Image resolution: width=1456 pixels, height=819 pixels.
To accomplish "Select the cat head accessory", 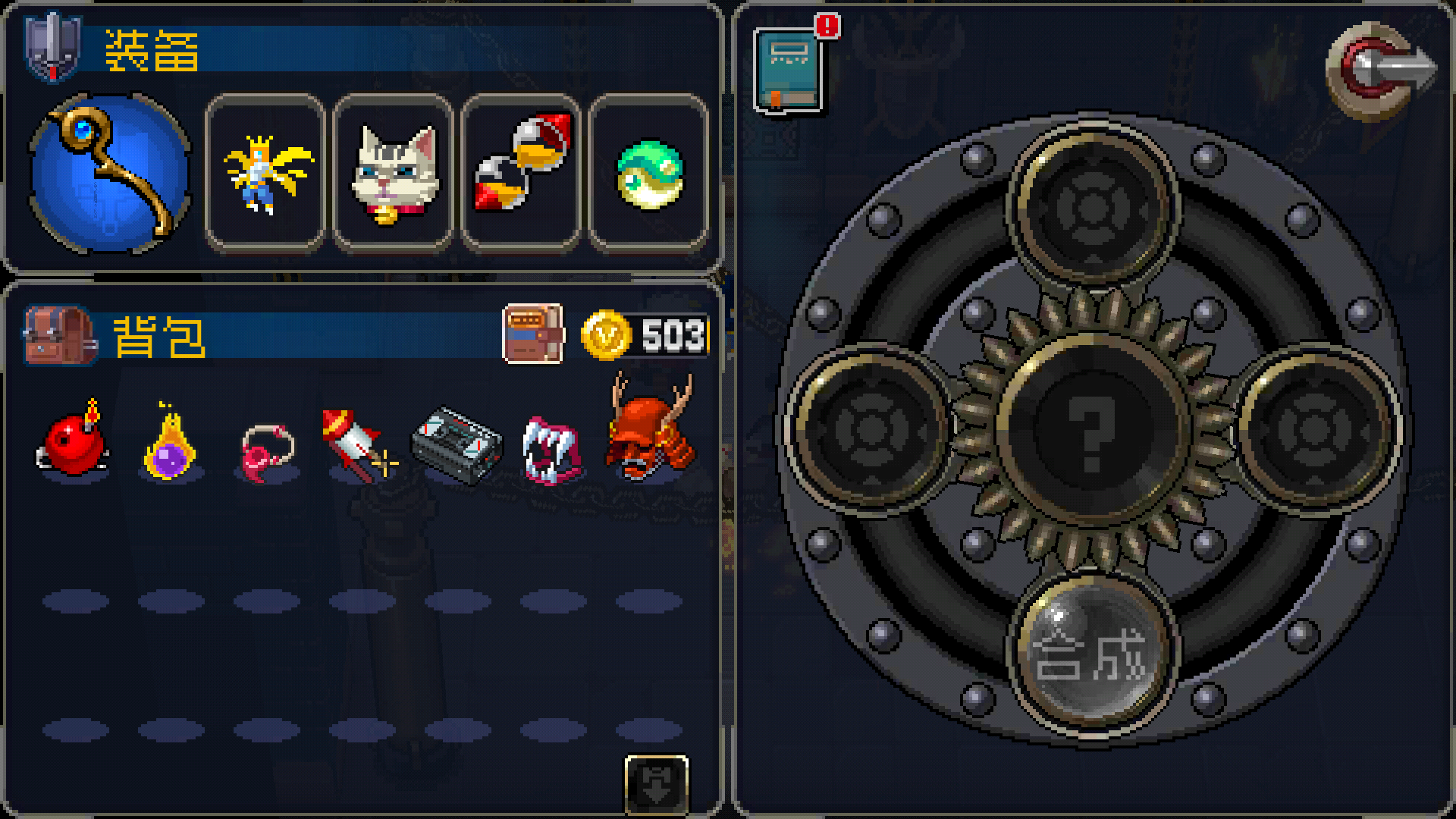I will tap(394, 173).
